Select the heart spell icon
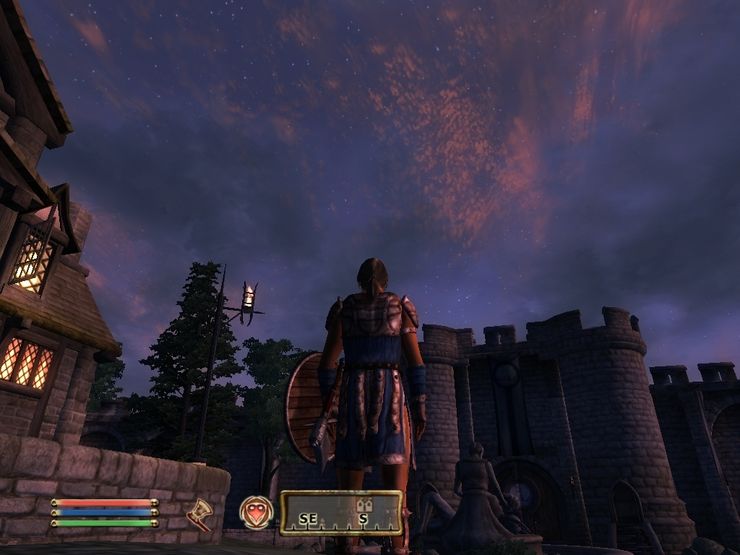This screenshot has width=740, height=555. pyautogui.click(x=256, y=512)
